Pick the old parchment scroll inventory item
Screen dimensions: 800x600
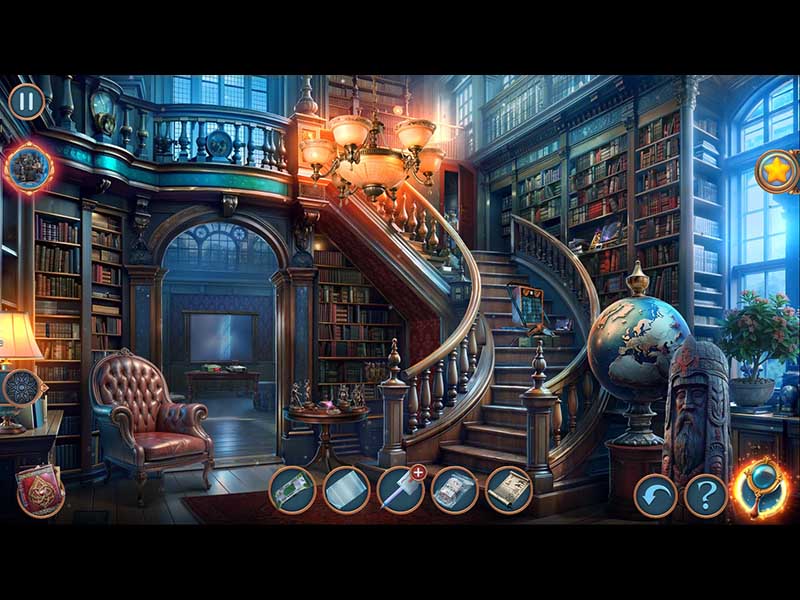508,490
